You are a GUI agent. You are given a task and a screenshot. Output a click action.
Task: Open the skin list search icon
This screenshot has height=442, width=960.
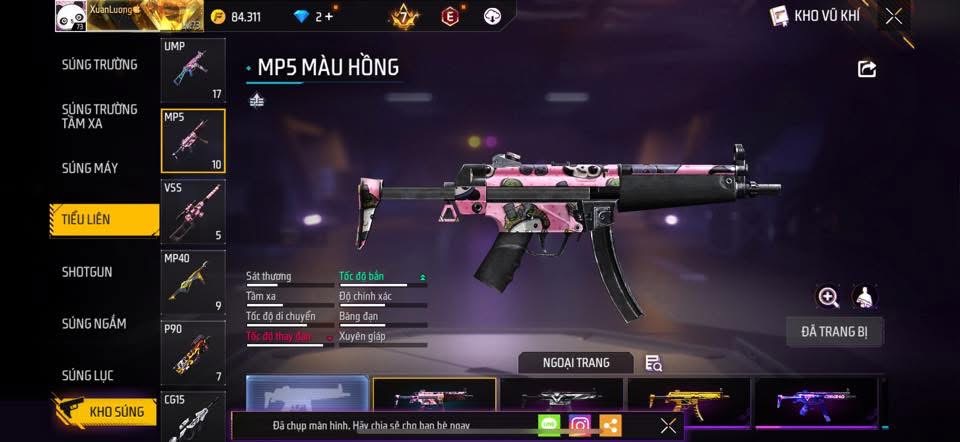coord(653,363)
